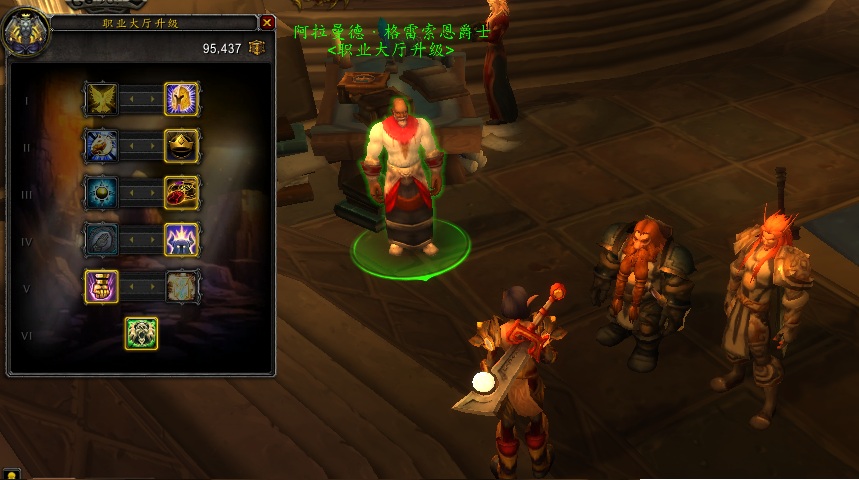This screenshot has height=480, width=859.
Task: Select the golden eagle wings talent
Action: click(x=101, y=99)
